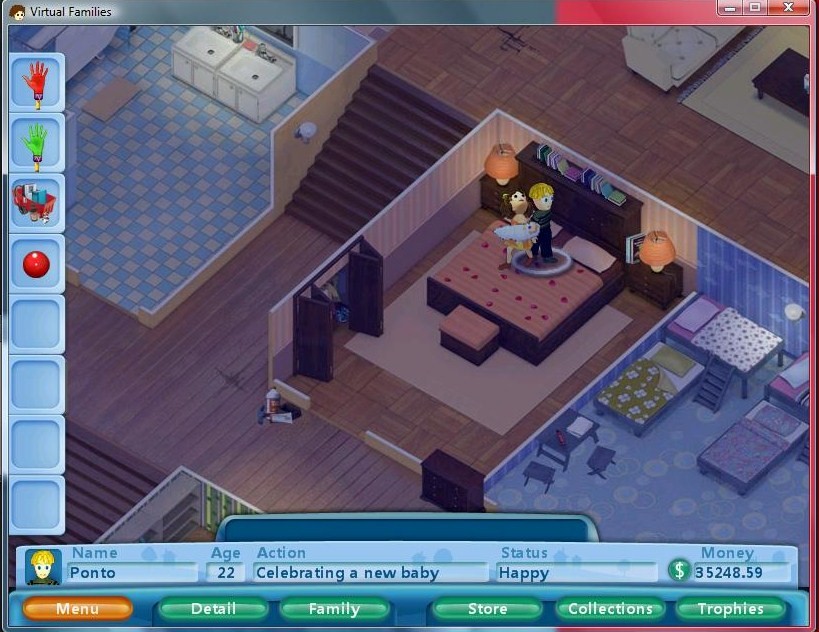This screenshot has width=819, height=632.
Task: Select the green glove item slot
Action: 37,143
